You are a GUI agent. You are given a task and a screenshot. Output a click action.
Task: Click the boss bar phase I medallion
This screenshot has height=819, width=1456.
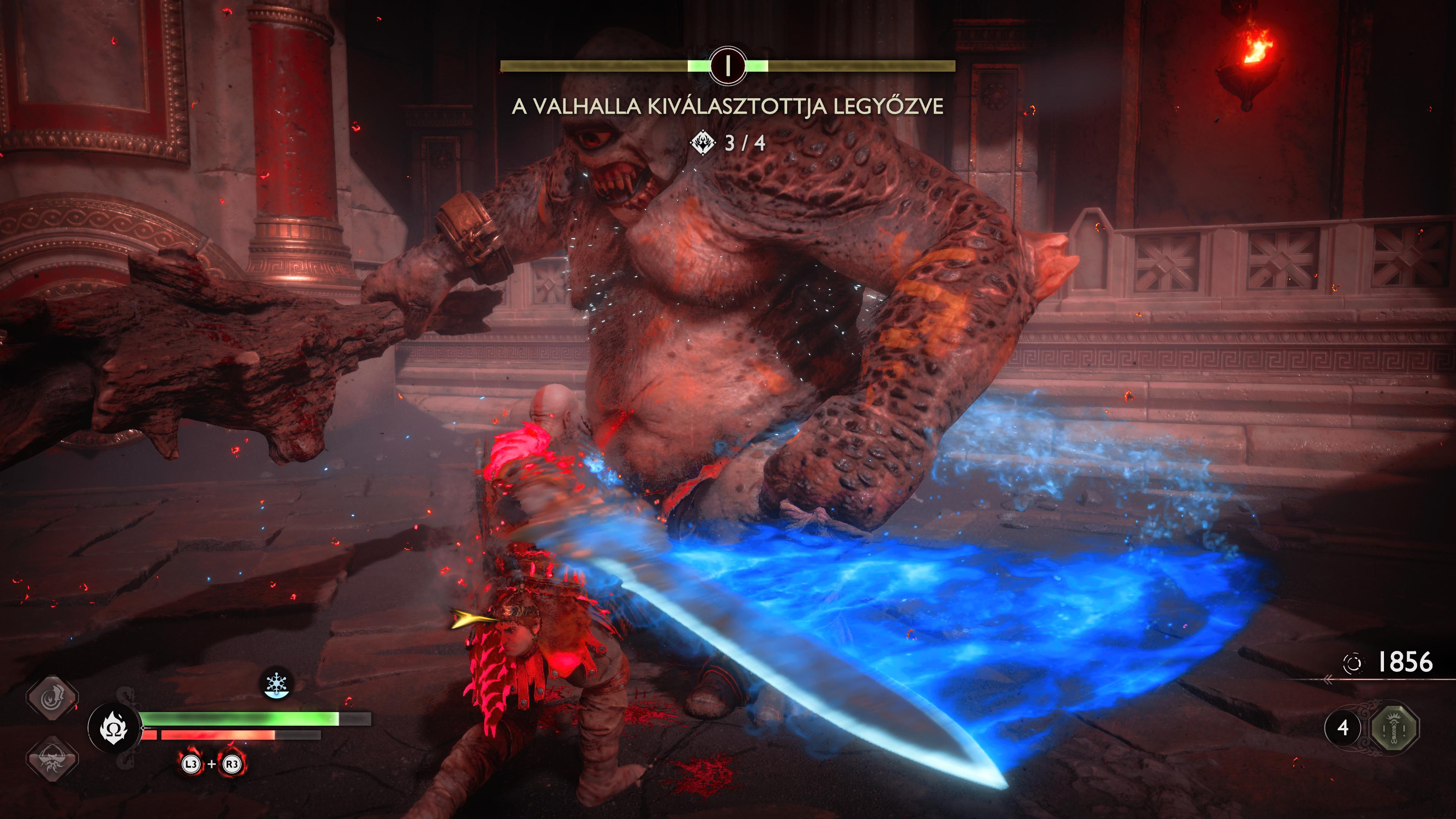728,66
